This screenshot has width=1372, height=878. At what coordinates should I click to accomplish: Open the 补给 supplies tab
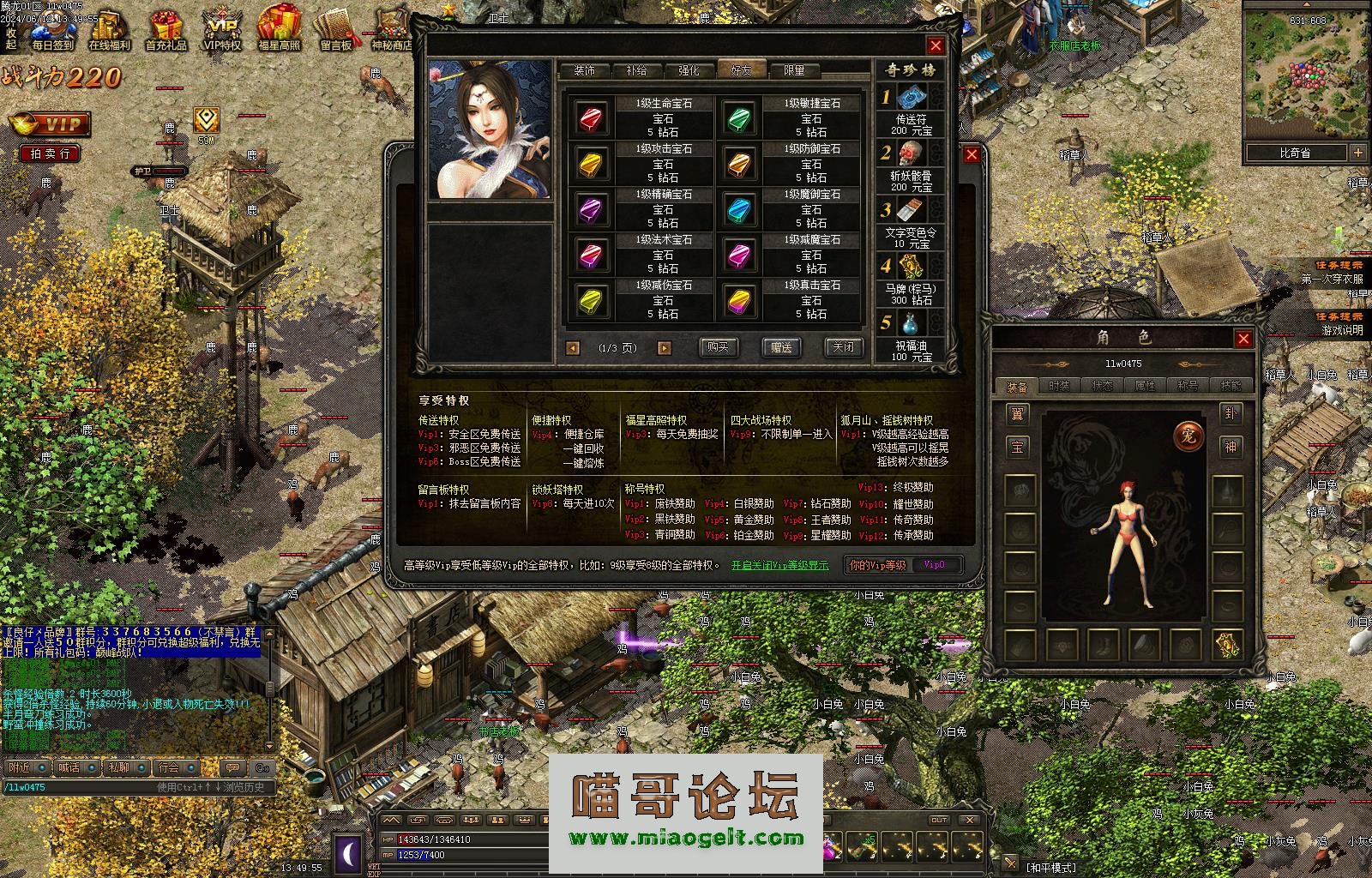coord(636,70)
